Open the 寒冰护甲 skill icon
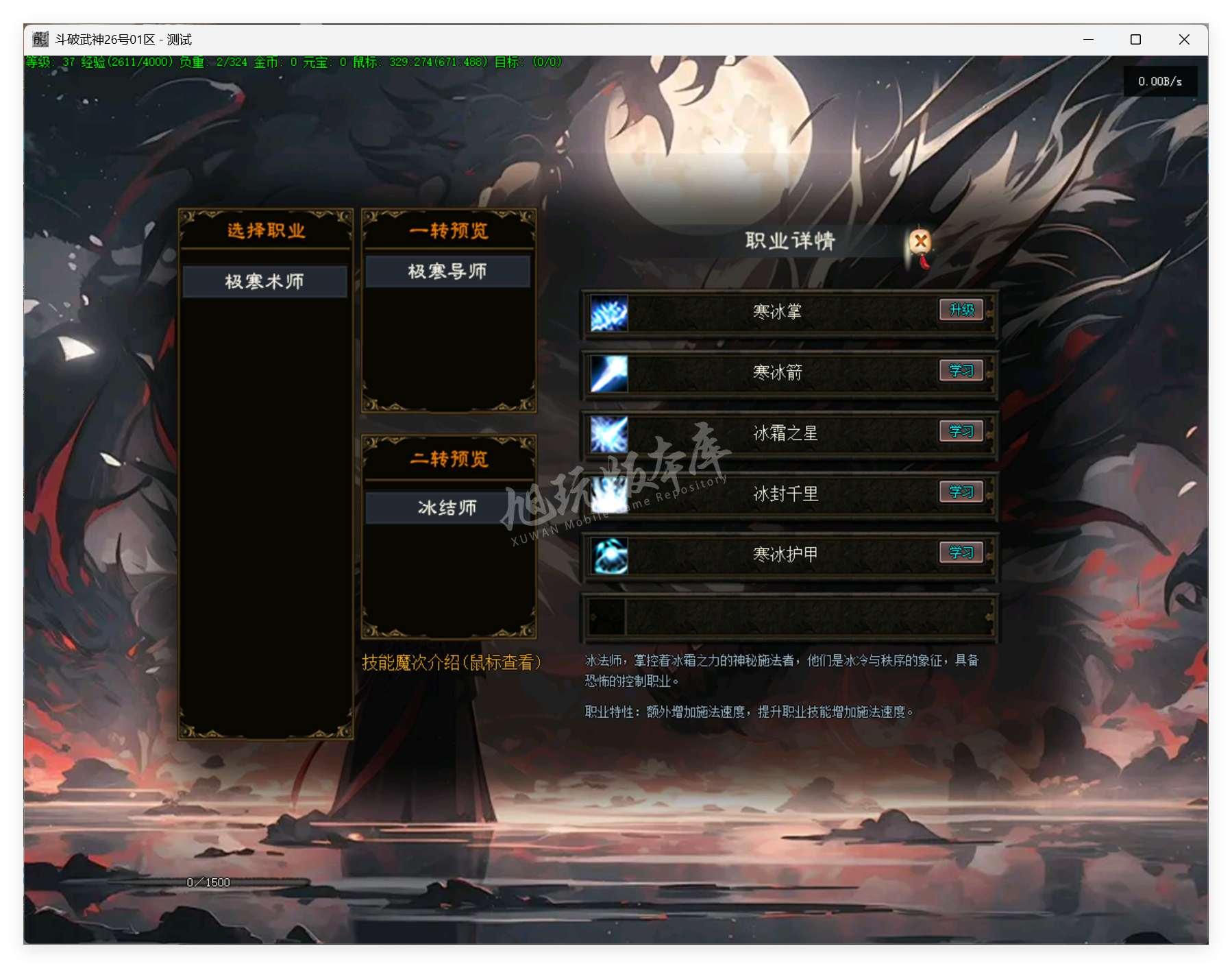1232x968 pixels. [x=608, y=555]
